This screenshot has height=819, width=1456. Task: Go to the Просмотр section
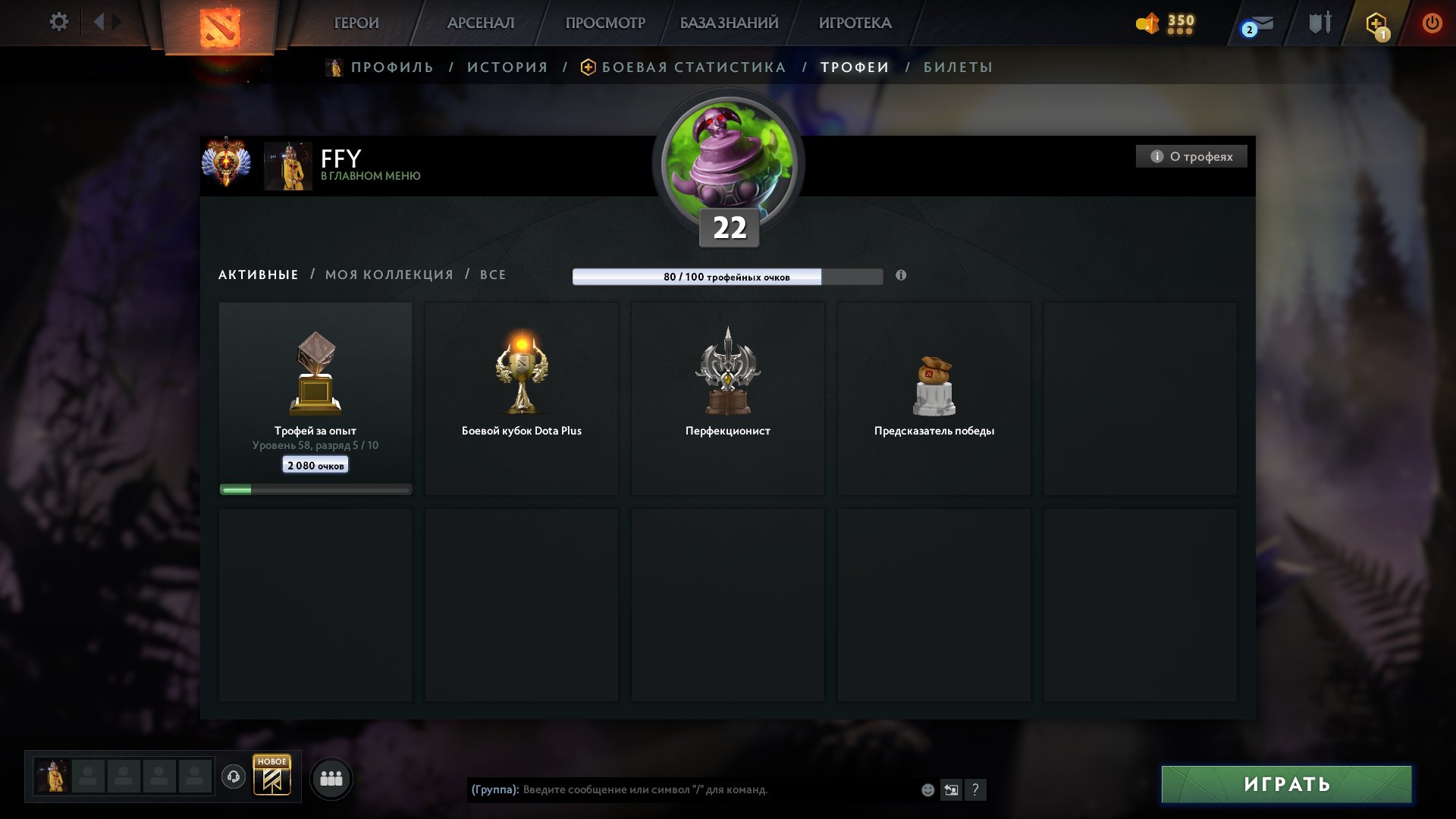click(x=605, y=23)
